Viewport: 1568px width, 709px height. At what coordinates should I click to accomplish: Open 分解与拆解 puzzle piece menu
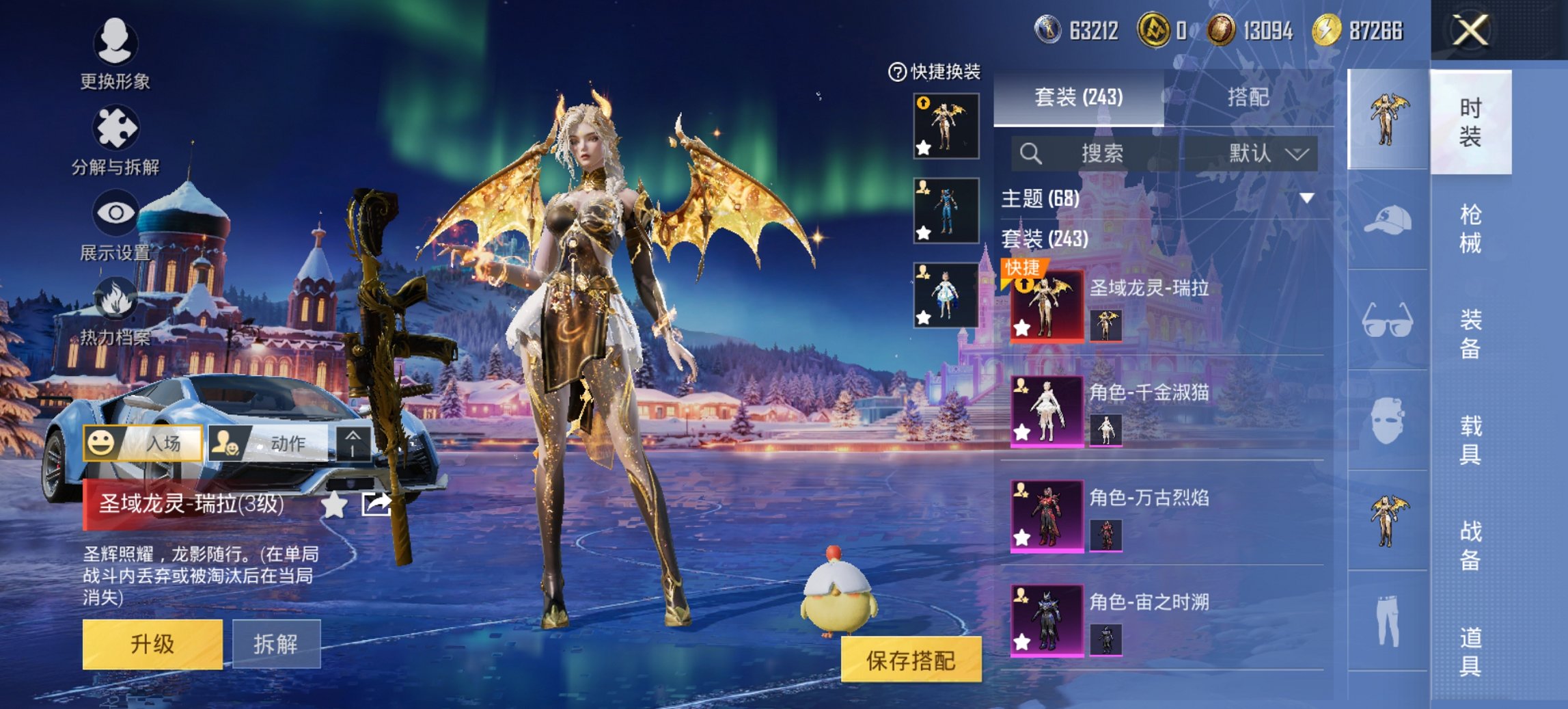pos(115,139)
